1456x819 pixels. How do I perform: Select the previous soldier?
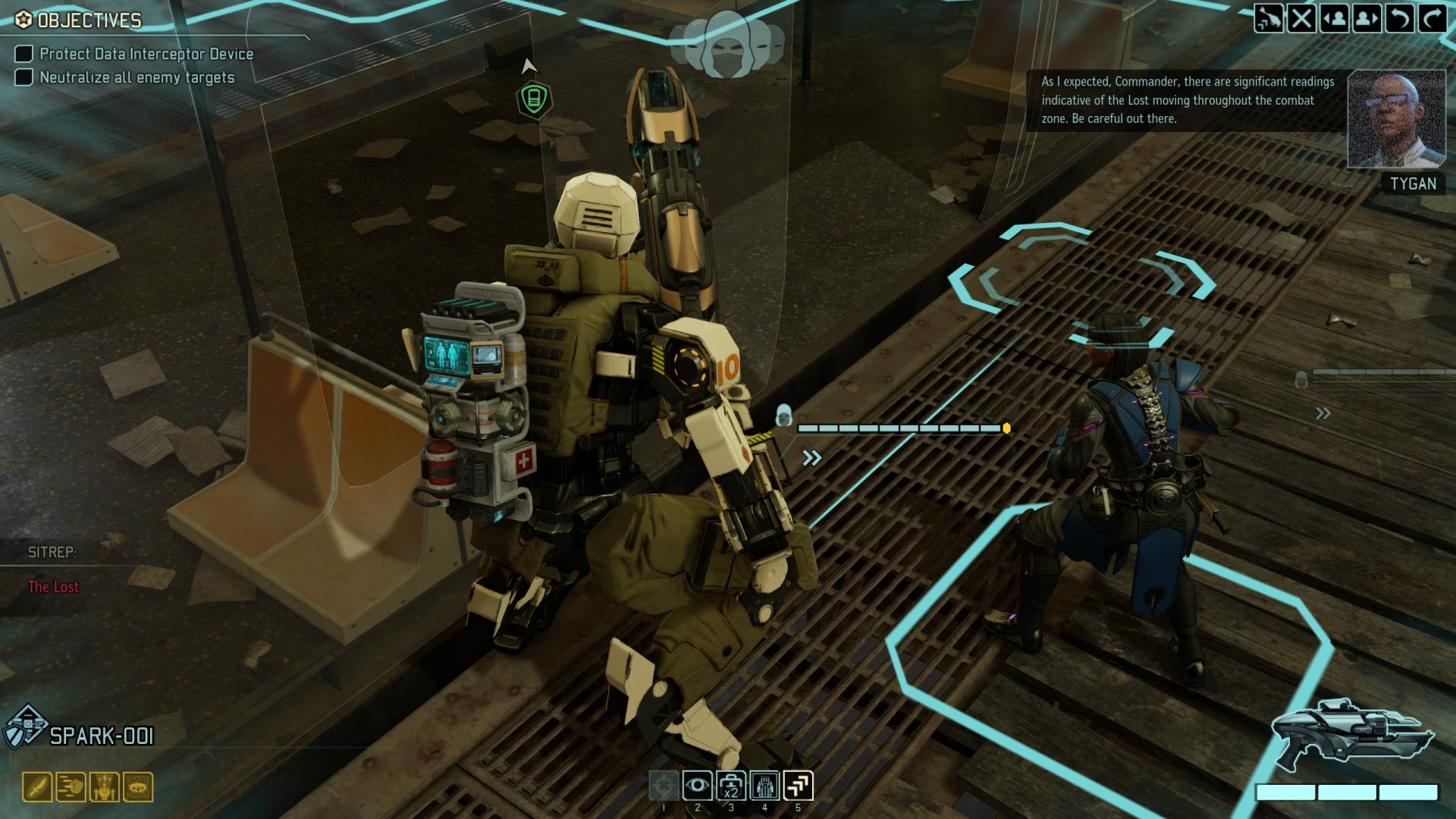[1334, 18]
